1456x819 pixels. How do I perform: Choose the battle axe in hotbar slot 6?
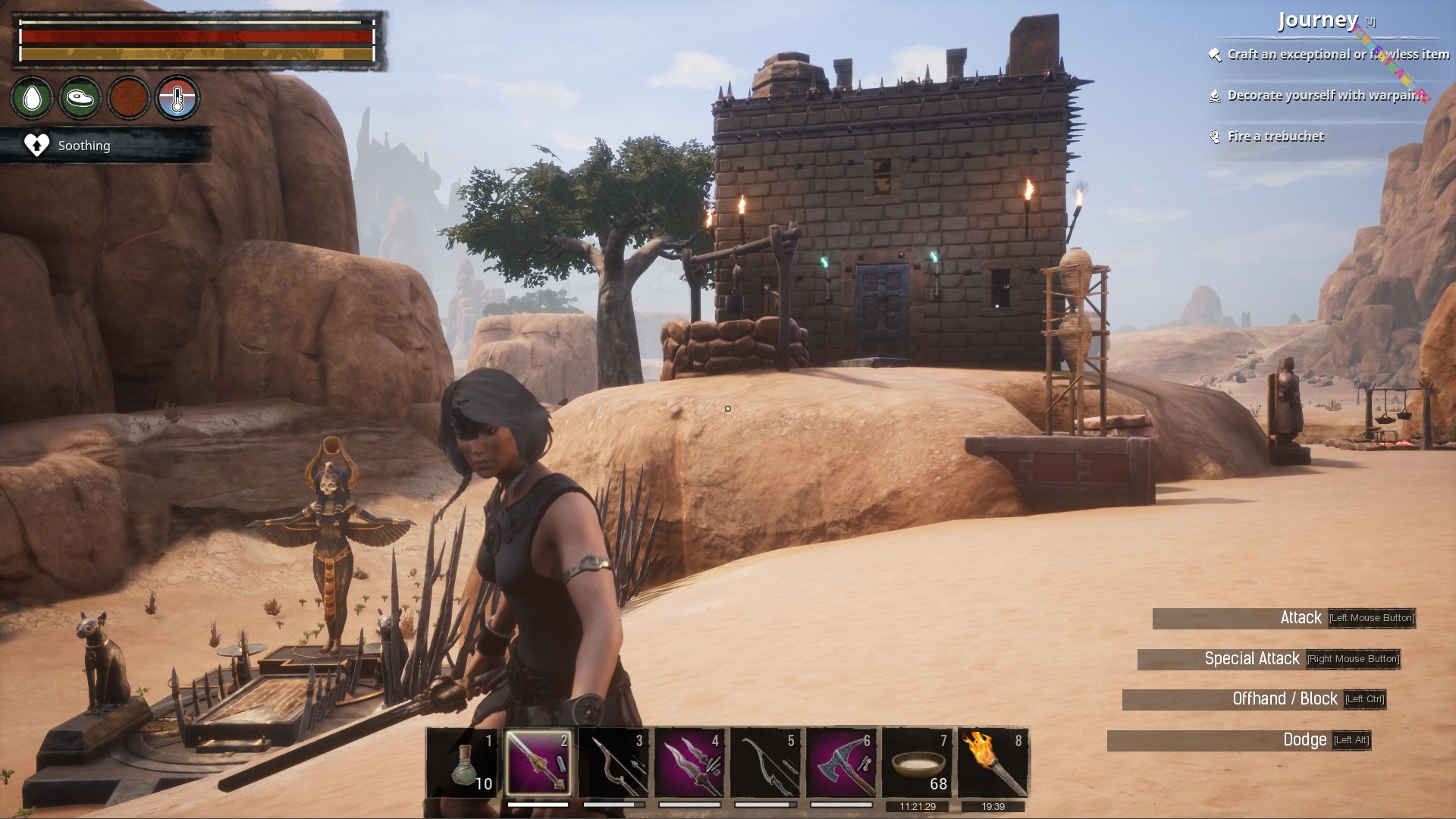click(x=842, y=762)
